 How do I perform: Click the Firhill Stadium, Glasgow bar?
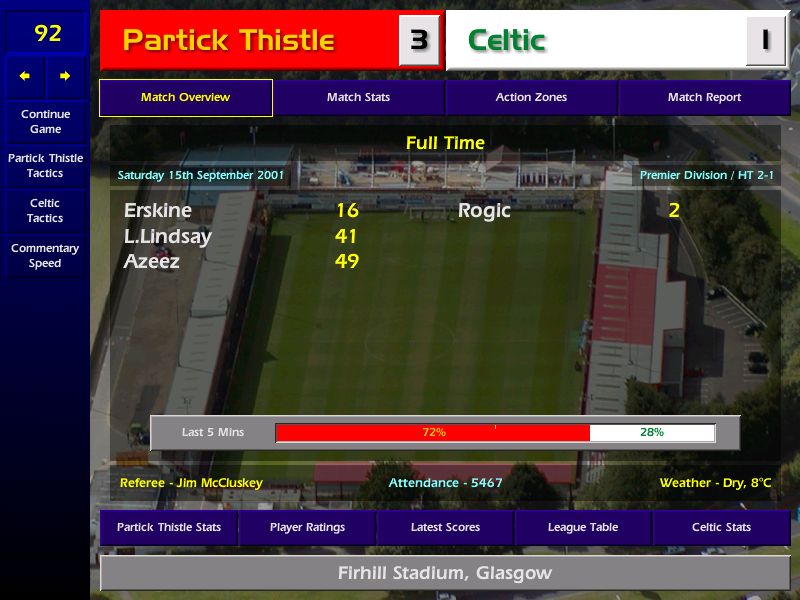445,574
